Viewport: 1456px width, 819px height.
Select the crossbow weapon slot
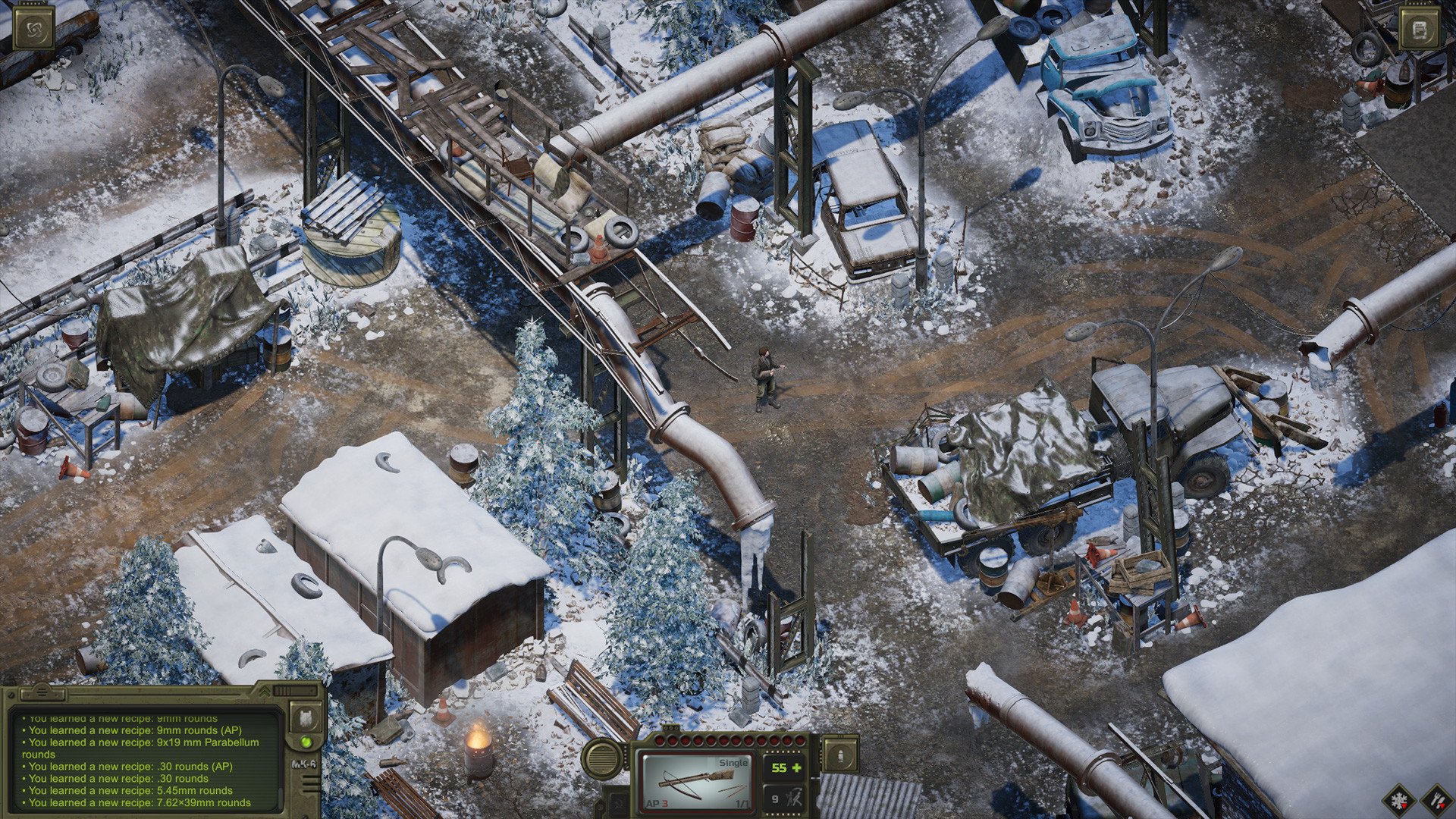(697, 781)
